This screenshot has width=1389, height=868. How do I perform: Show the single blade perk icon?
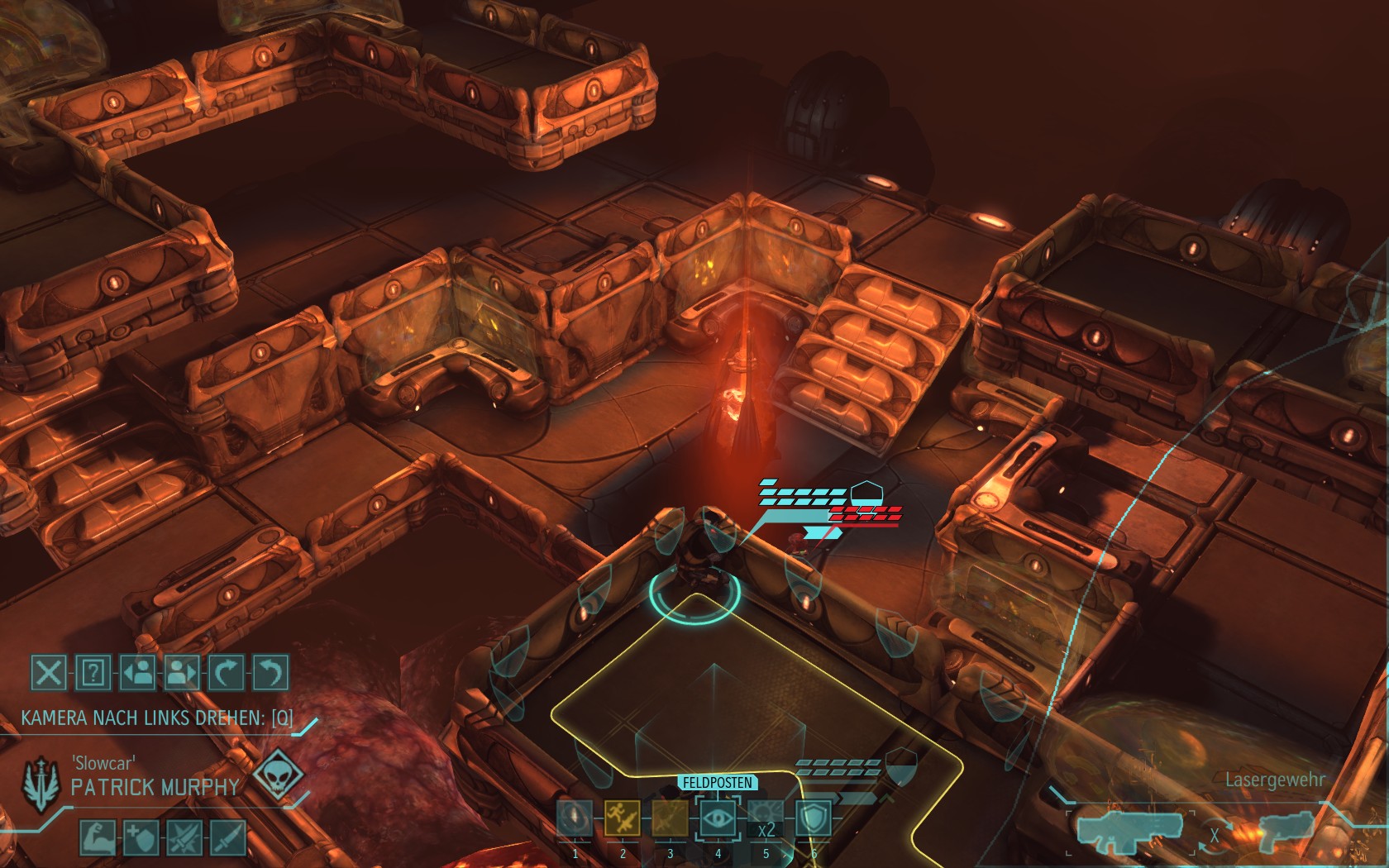click(228, 837)
